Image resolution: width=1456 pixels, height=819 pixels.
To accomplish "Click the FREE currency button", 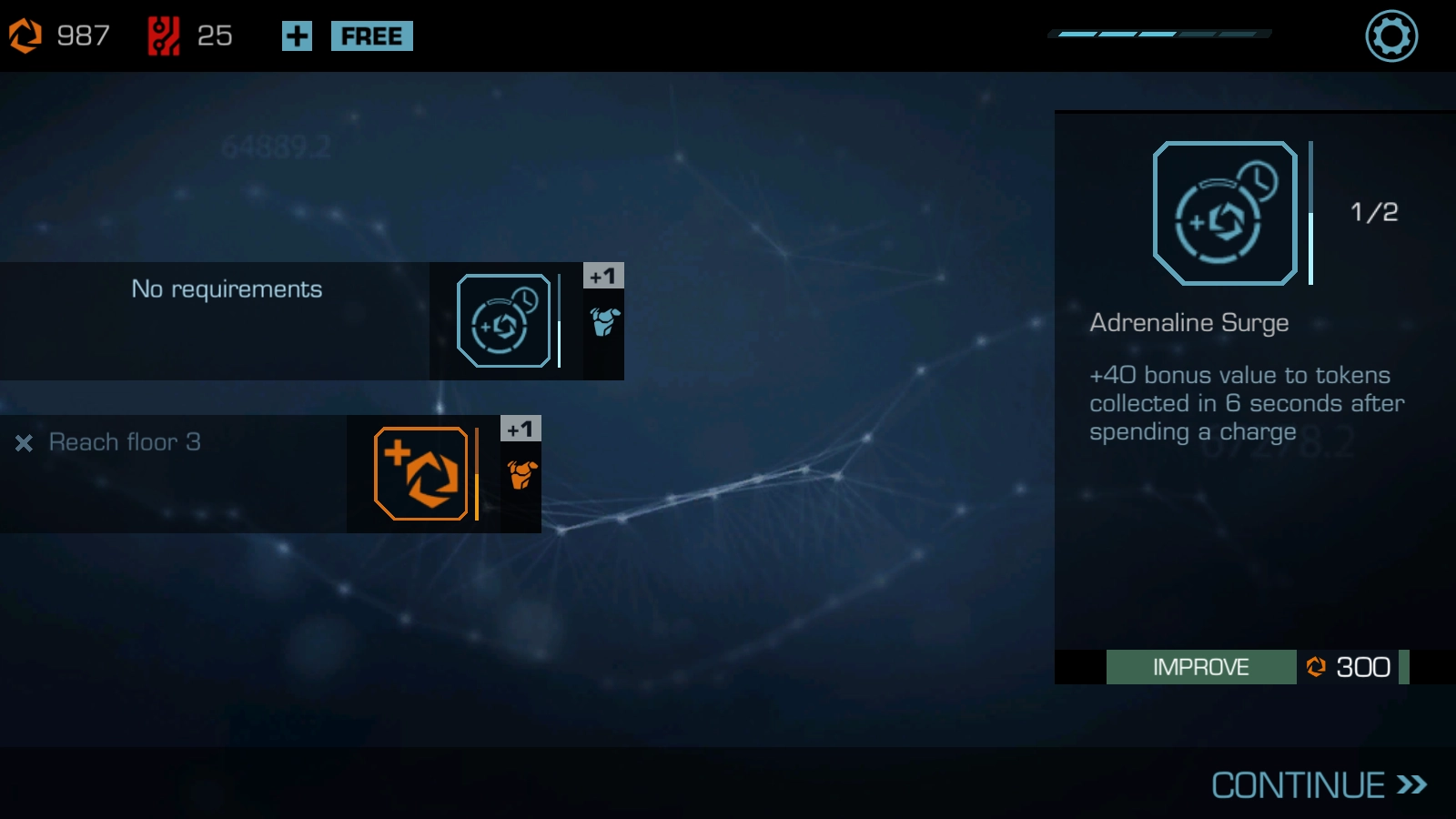I will tap(371, 36).
